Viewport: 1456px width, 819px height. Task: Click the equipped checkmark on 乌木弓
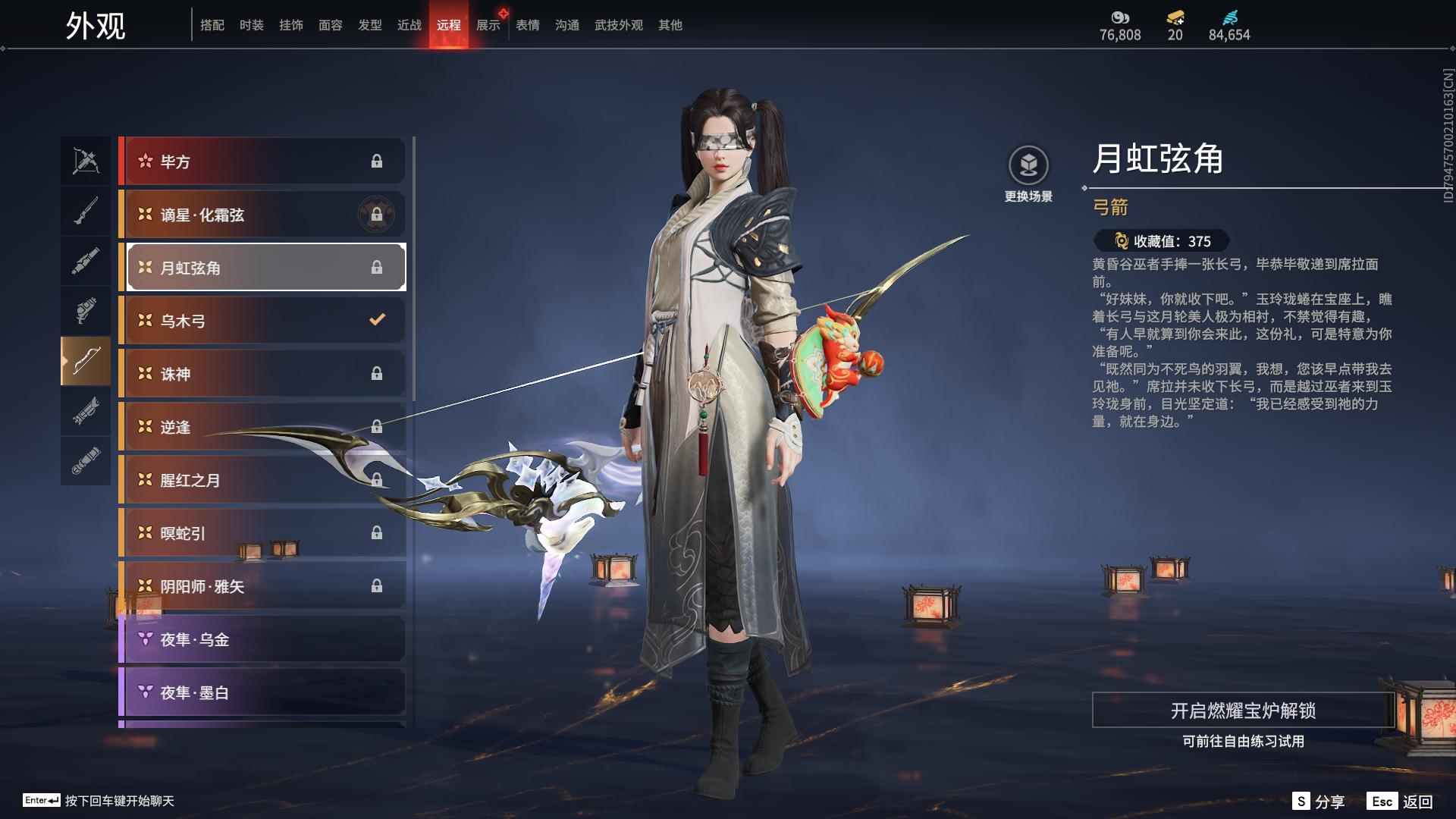(x=377, y=320)
